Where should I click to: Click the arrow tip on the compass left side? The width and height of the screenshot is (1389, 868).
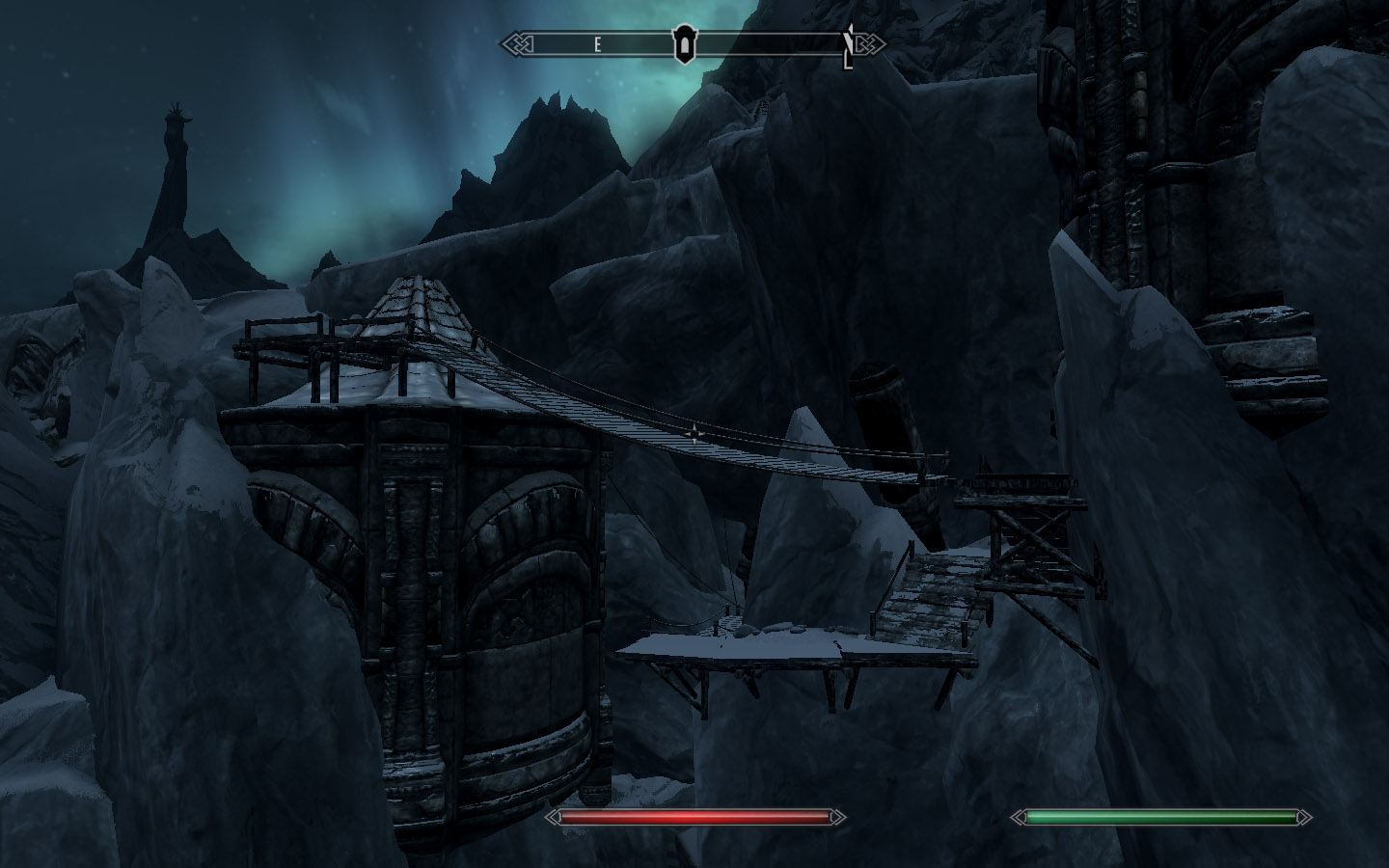click(x=501, y=43)
